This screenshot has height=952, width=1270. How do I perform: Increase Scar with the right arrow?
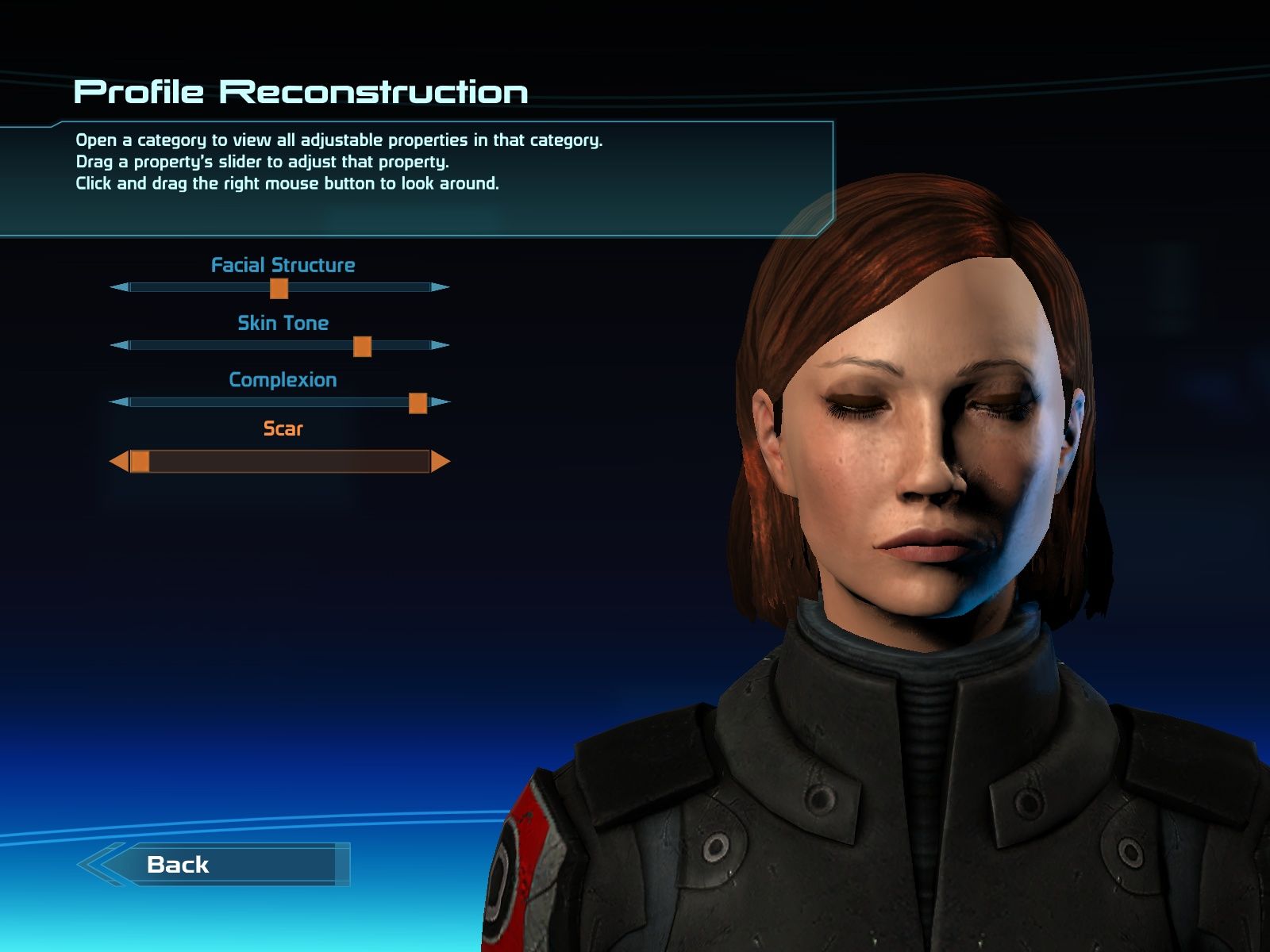pyautogui.click(x=441, y=462)
